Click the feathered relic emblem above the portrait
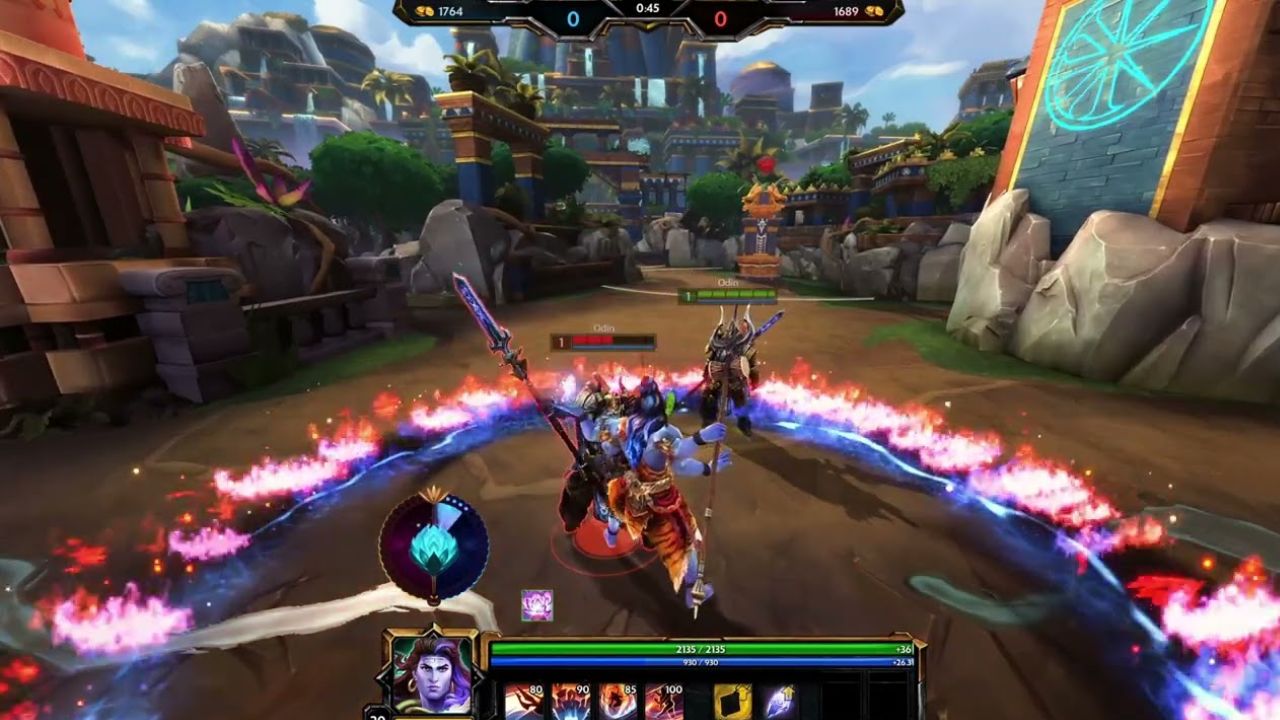 (x=434, y=545)
